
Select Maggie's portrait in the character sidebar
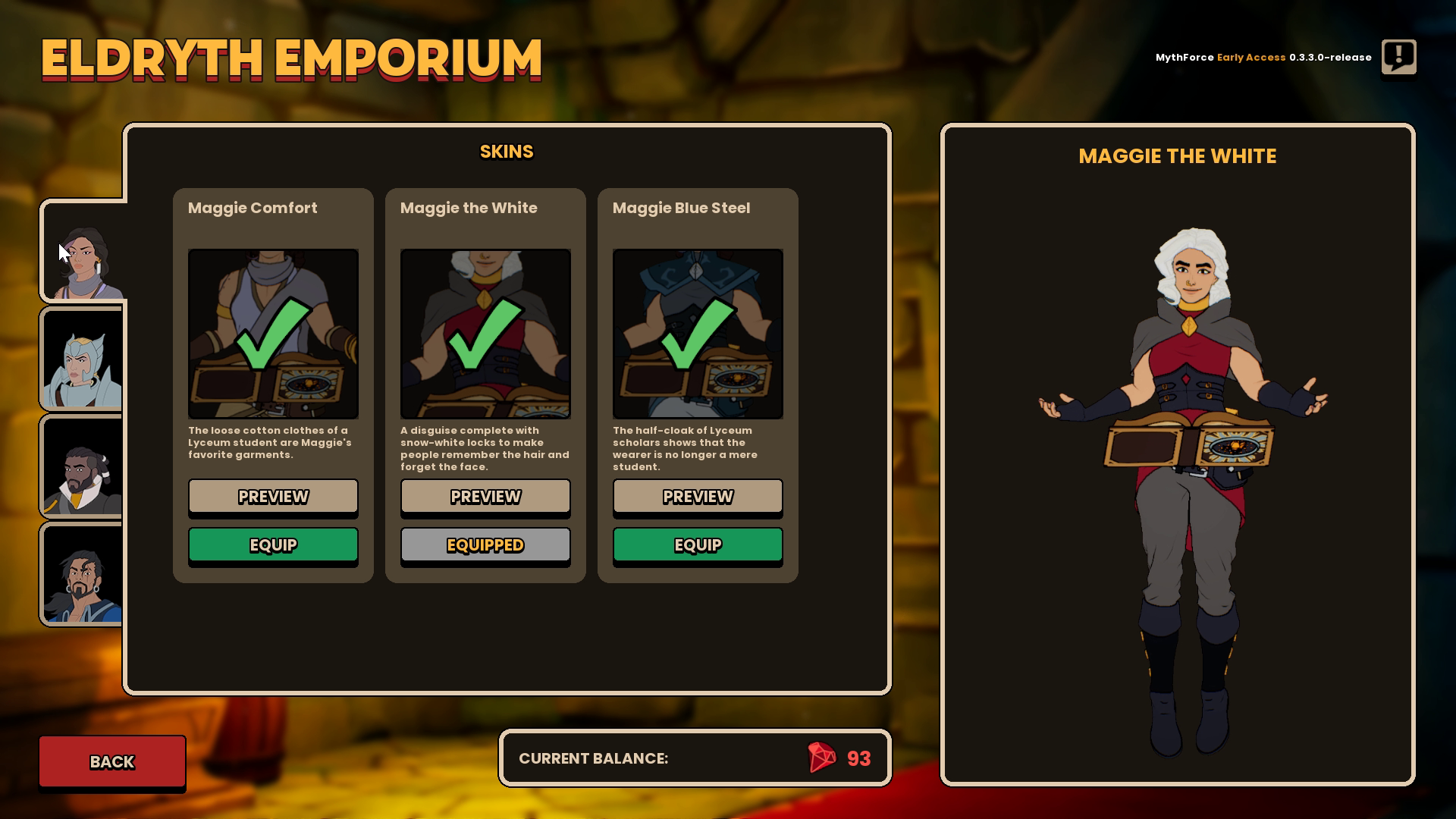click(x=82, y=250)
